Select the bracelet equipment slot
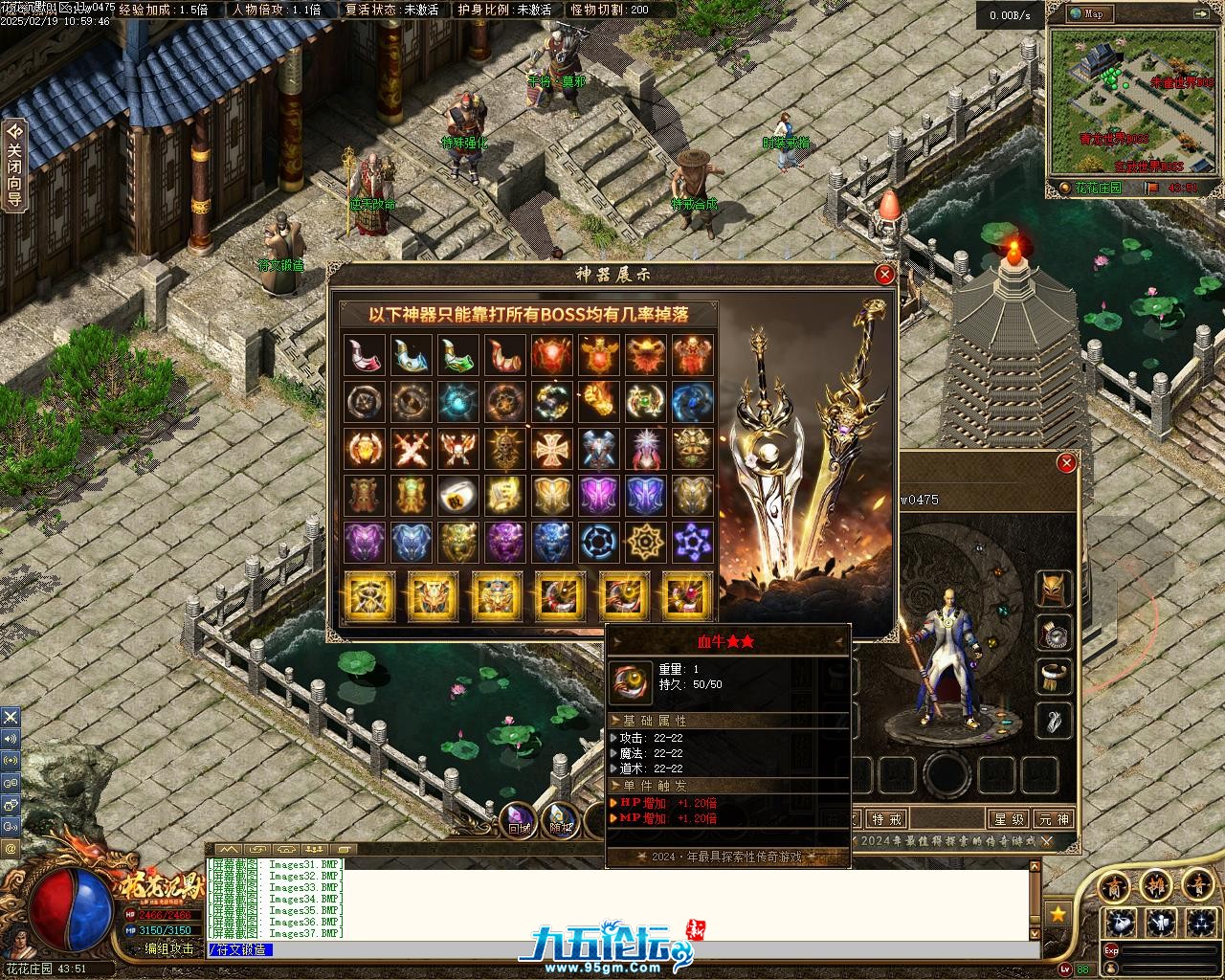 coord(1055,677)
